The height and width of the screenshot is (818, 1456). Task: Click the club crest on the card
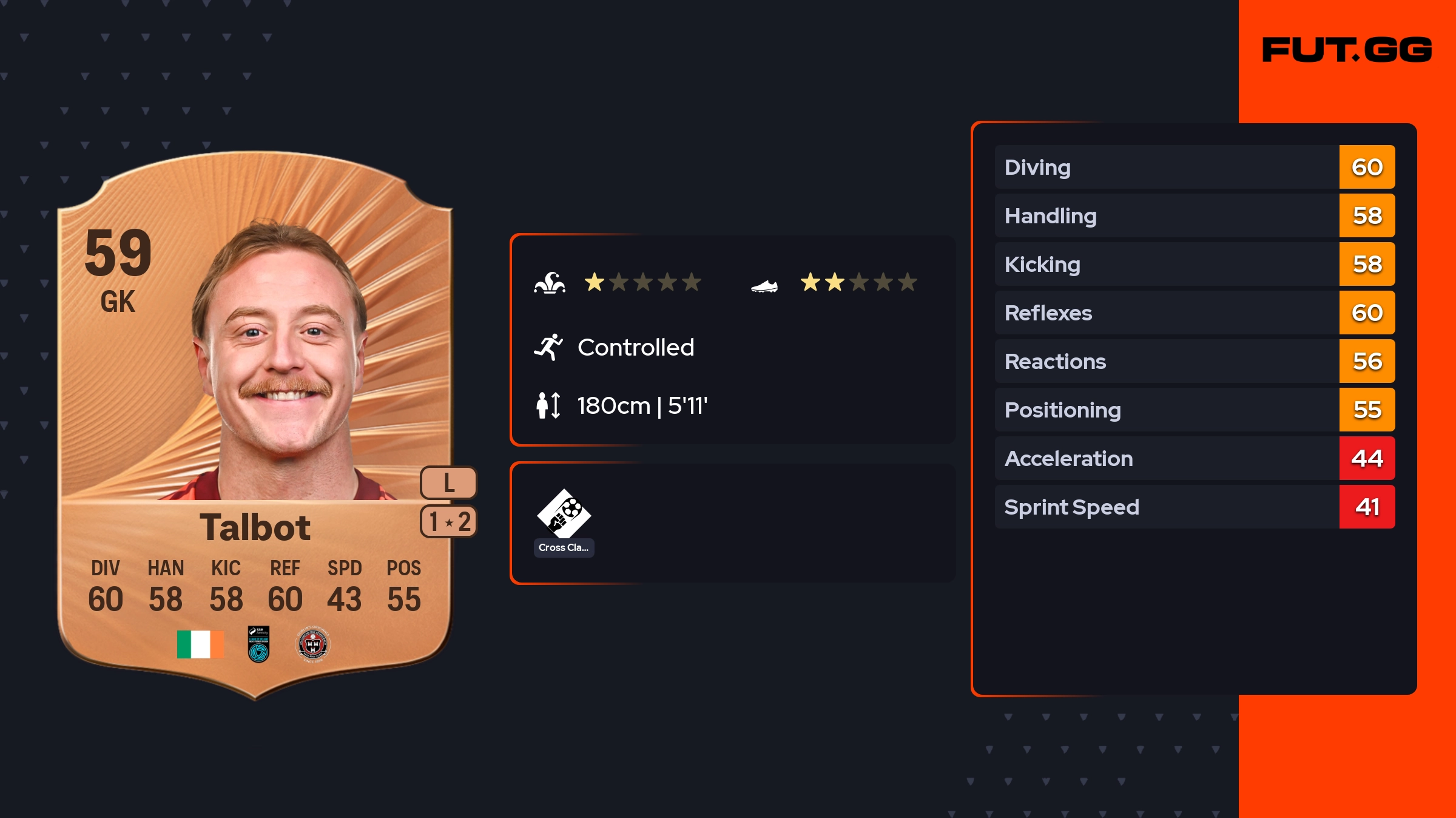point(312,644)
